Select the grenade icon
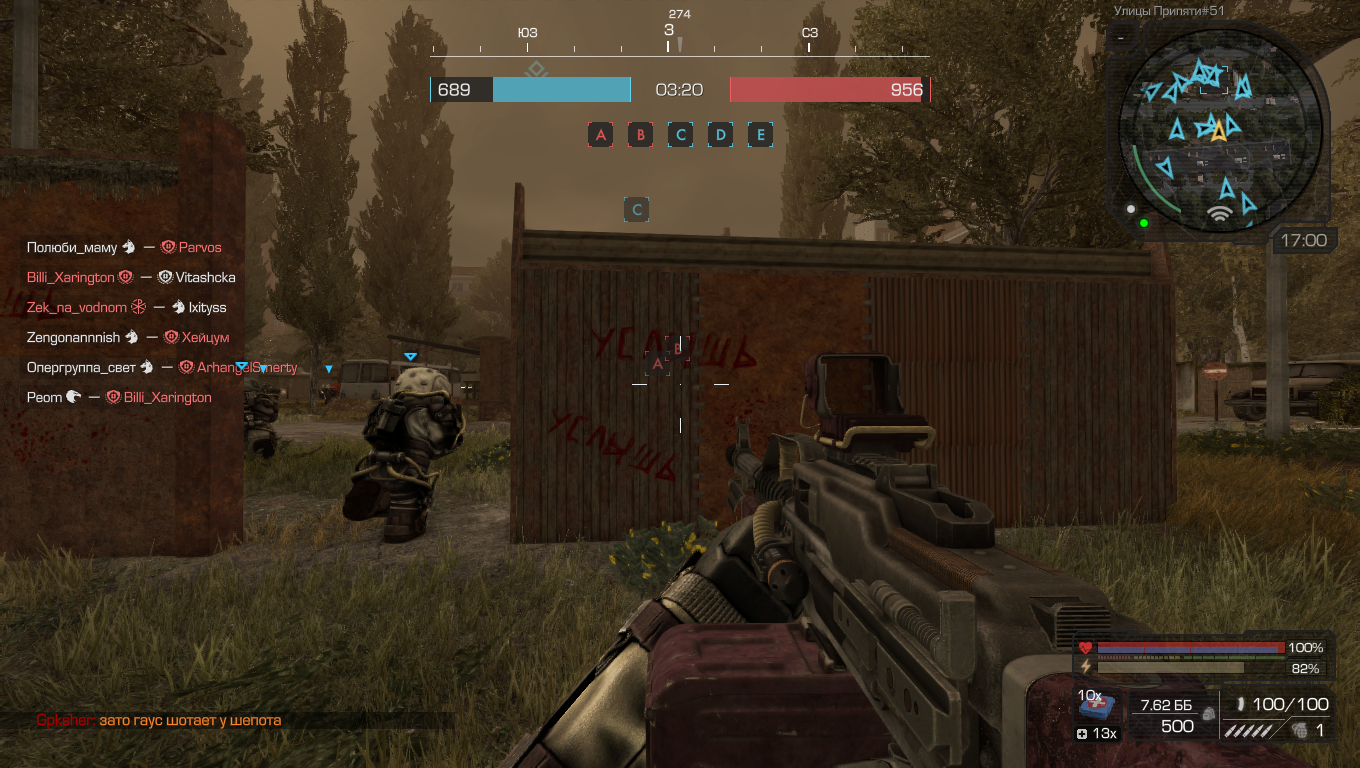This screenshot has height=768, width=1360. (x=1299, y=731)
